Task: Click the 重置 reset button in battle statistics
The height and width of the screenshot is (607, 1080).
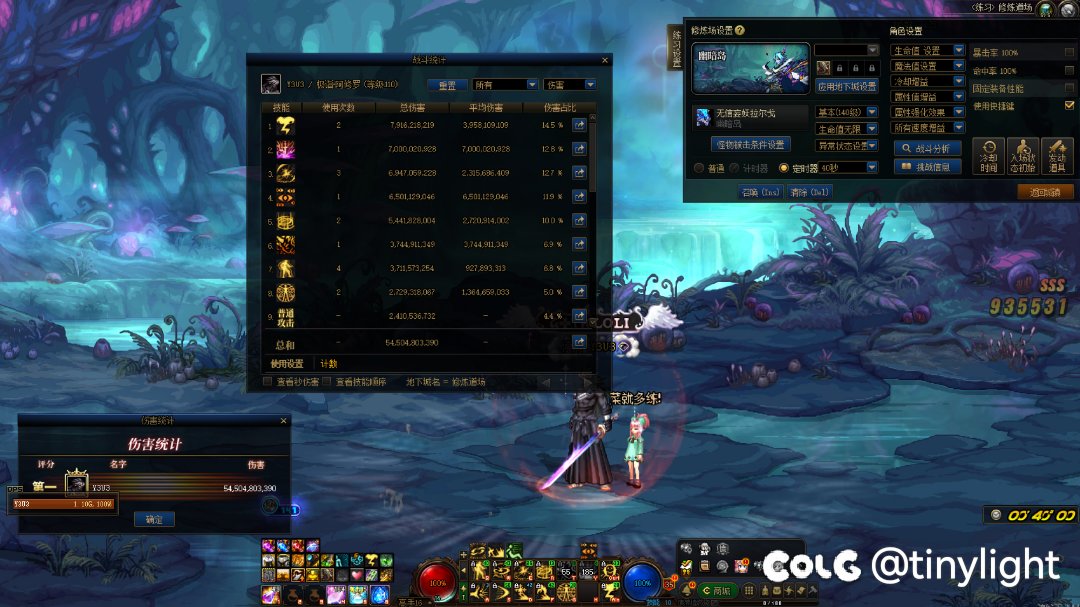Action: 447,85
